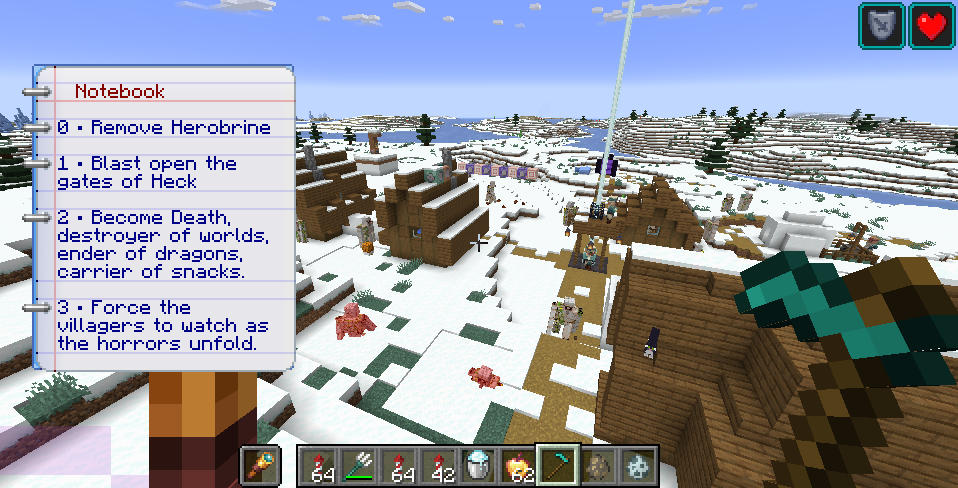Select the diamond pickaxe hotbar slot

coord(558,466)
